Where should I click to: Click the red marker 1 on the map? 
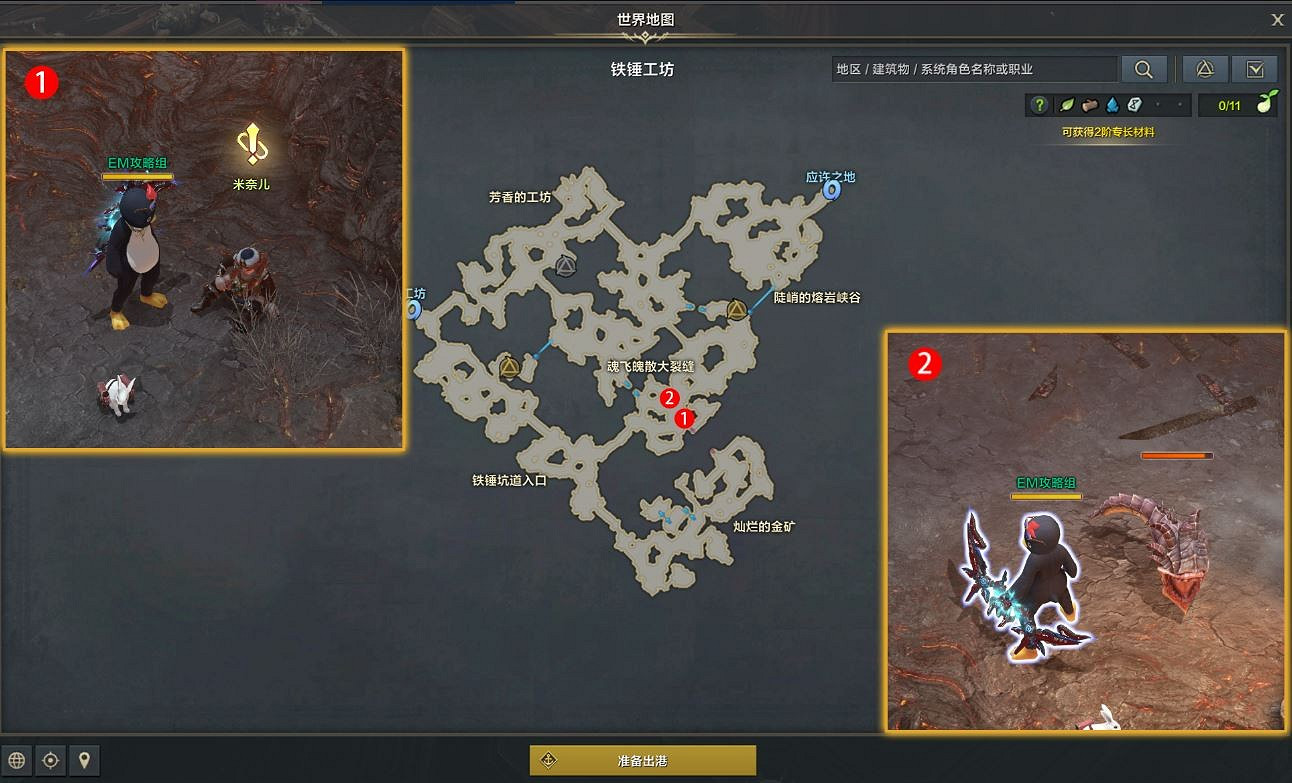click(x=685, y=417)
